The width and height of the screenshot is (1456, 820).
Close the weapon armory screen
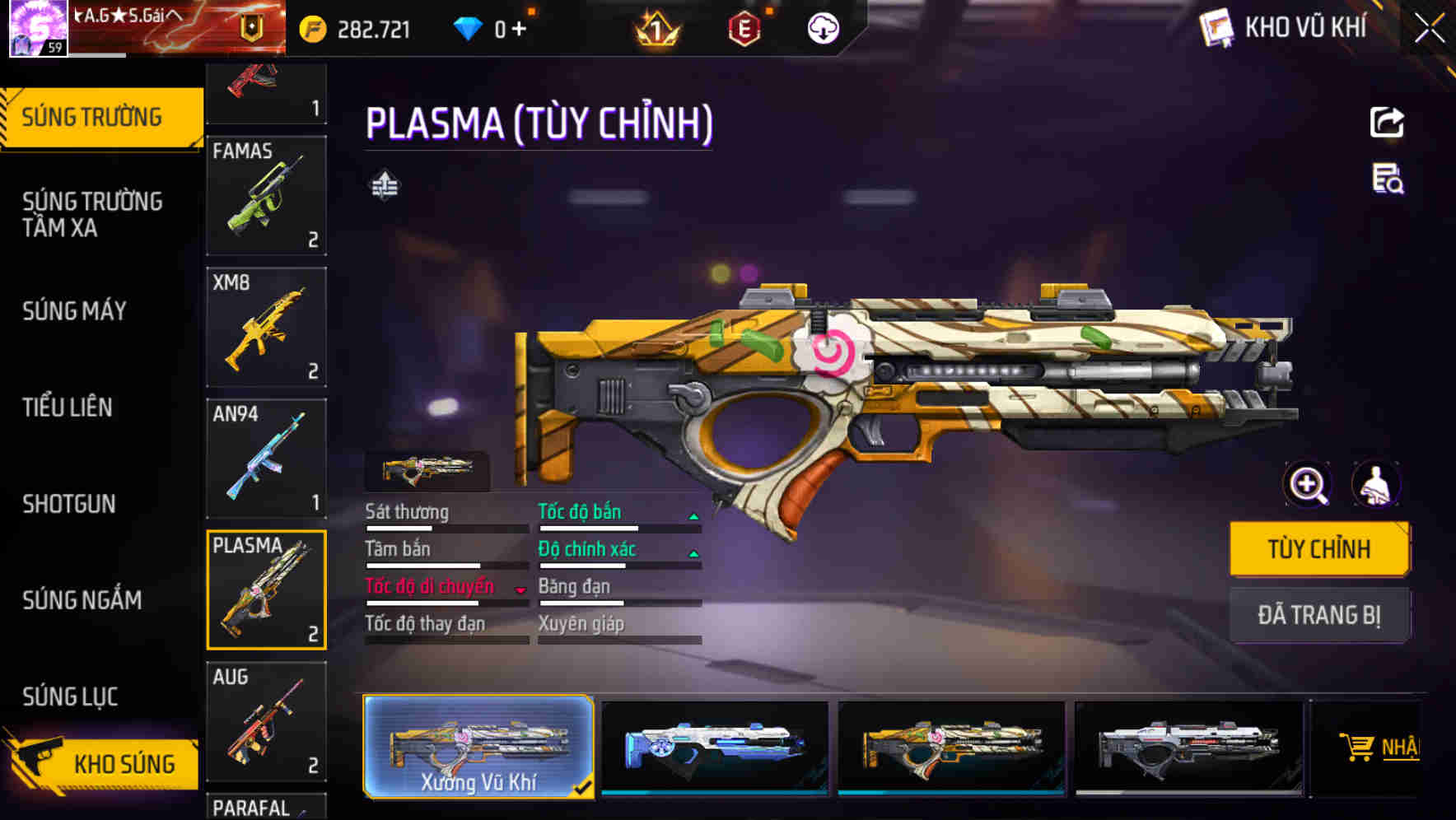coord(1429,29)
